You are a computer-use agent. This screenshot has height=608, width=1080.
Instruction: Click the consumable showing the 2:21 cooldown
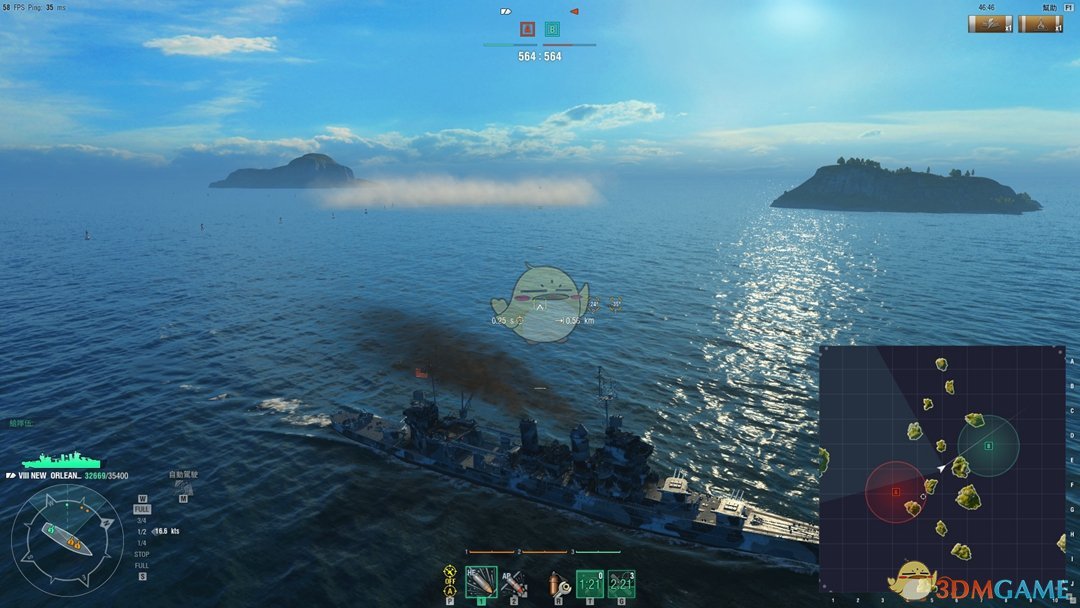621,582
